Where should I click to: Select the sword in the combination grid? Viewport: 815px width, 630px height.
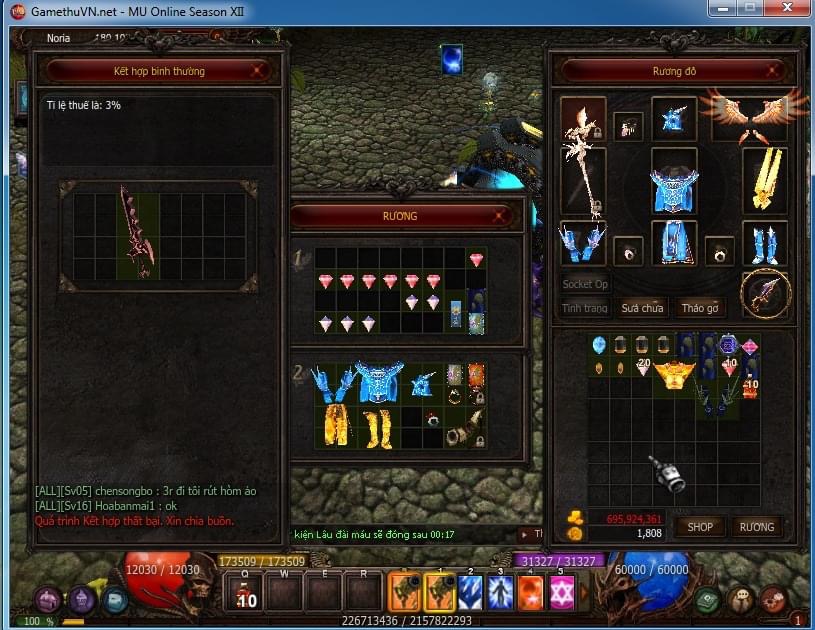136,230
